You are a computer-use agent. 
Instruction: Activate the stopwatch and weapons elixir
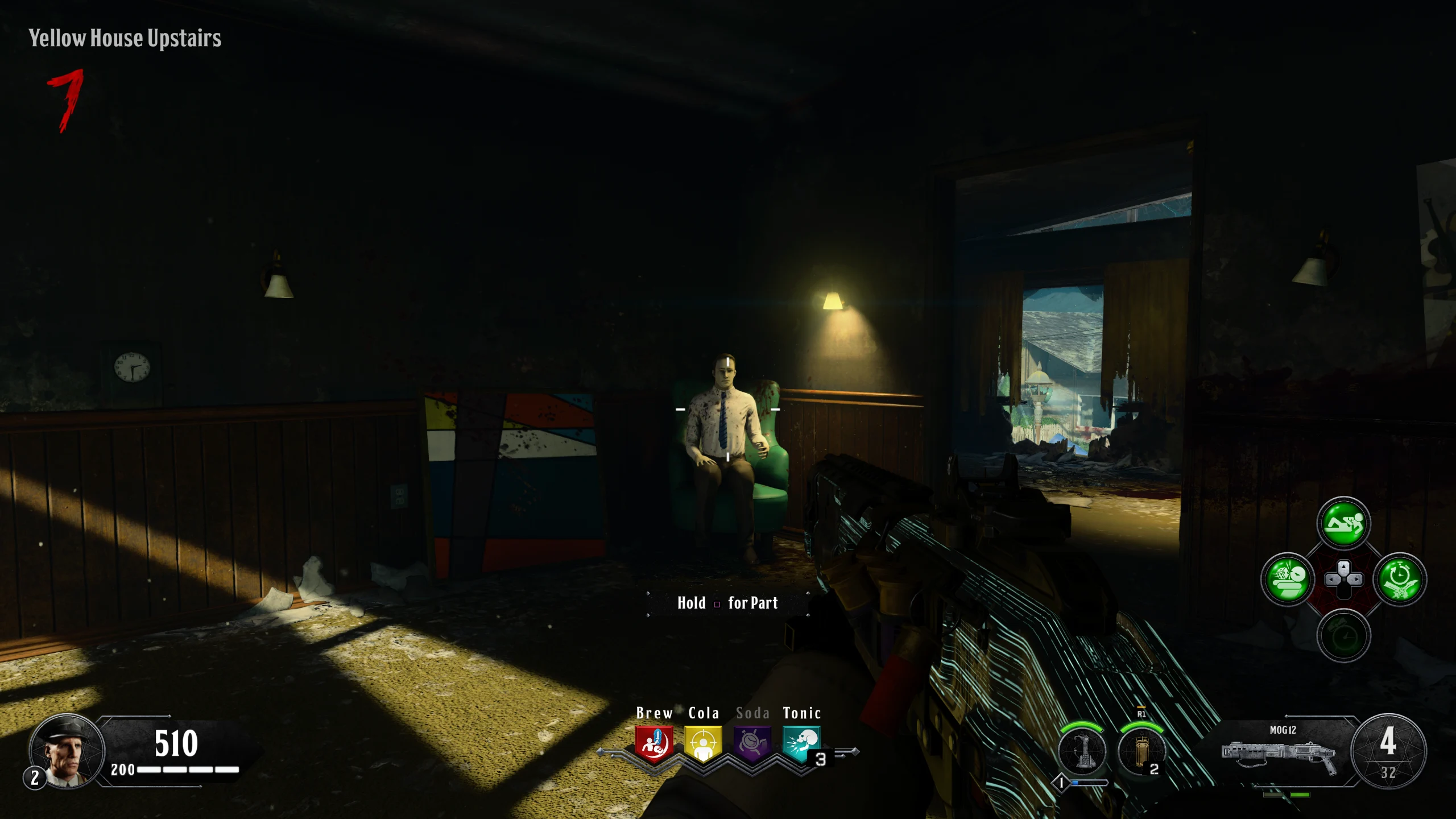point(1400,580)
